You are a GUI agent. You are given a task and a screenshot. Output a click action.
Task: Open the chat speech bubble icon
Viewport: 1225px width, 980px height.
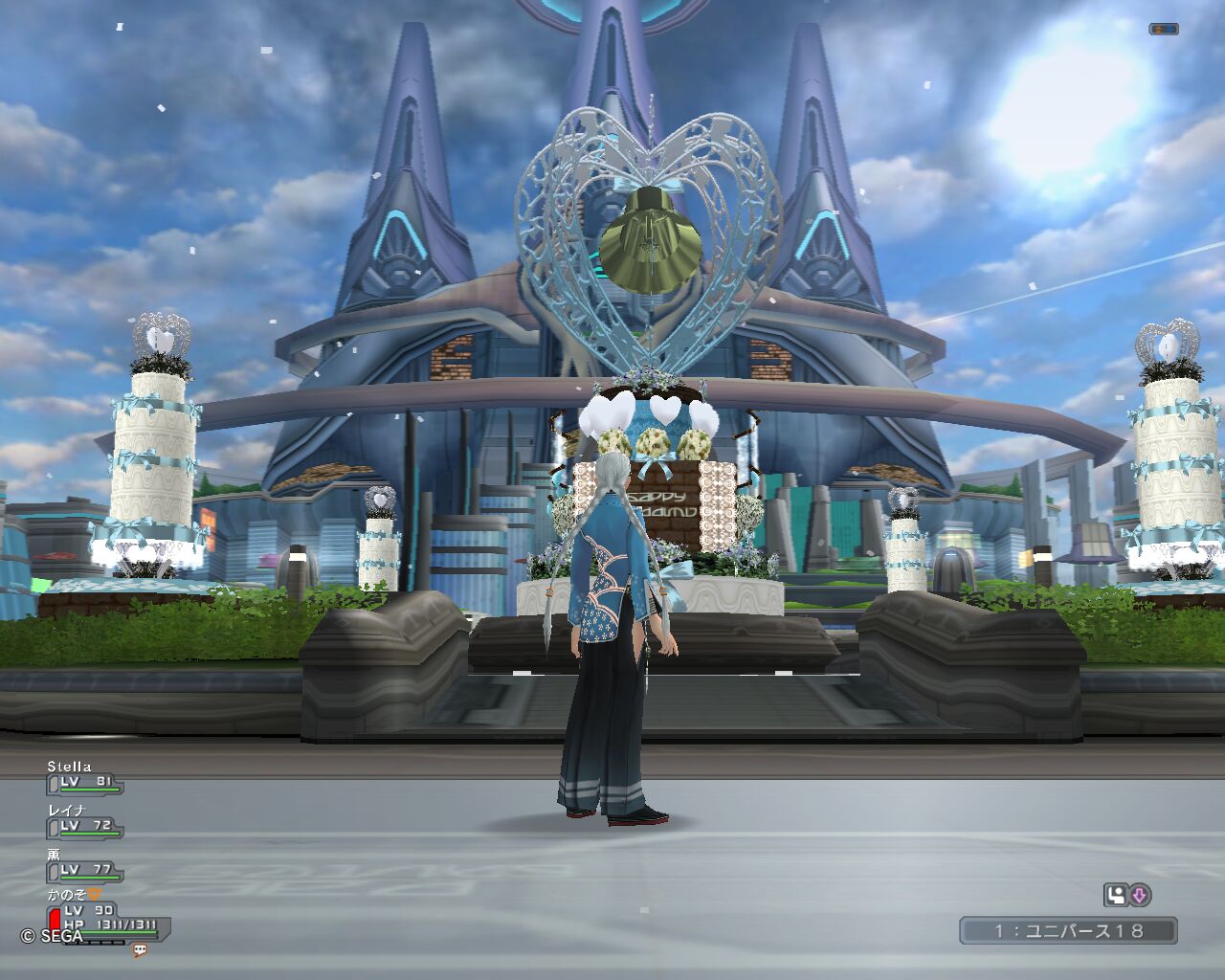(140, 950)
